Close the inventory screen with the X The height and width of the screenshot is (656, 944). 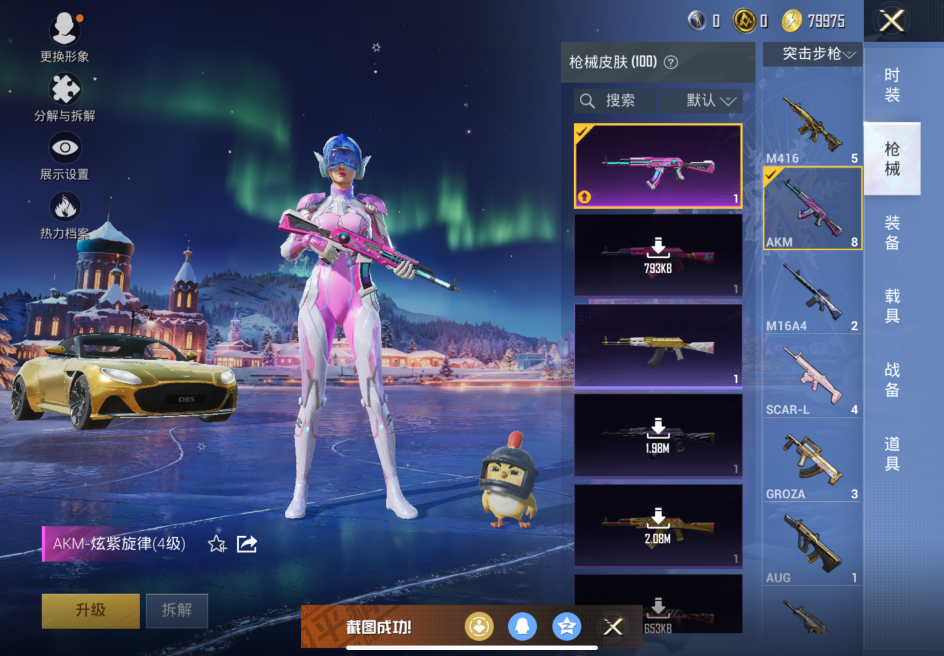pos(891,20)
